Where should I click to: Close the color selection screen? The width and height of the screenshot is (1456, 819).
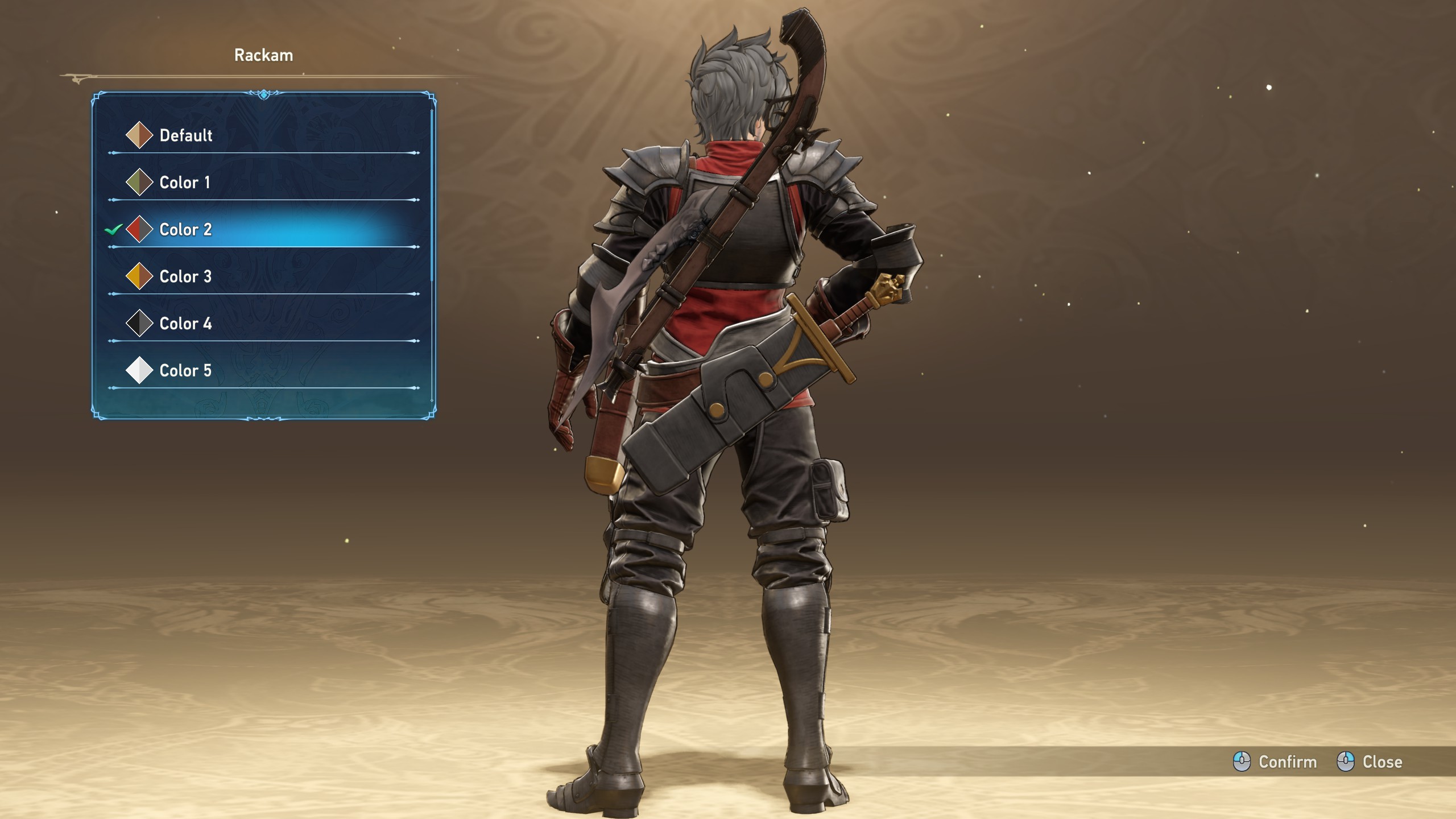(1370, 762)
